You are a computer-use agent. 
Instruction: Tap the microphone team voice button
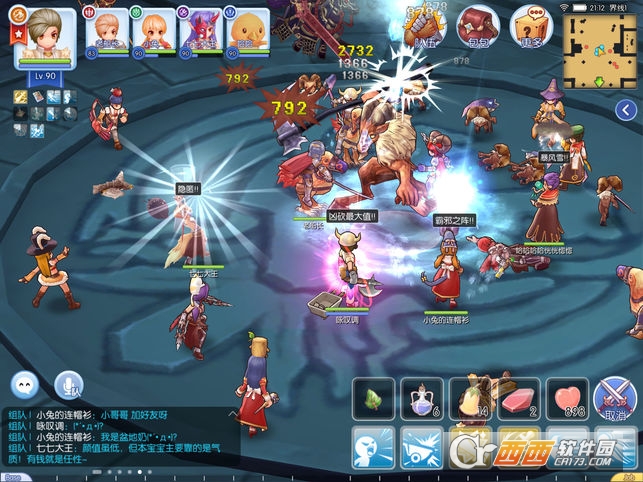click(x=69, y=384)
